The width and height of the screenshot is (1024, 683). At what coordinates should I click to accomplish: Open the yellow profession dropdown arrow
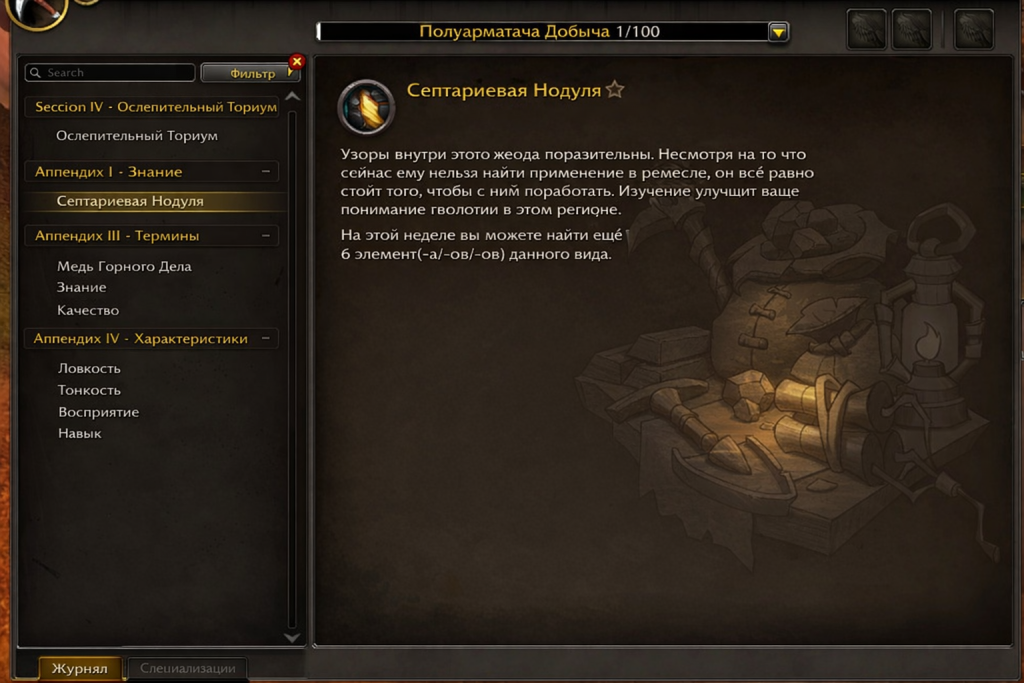pyautogui.click(x=778, y=32)
